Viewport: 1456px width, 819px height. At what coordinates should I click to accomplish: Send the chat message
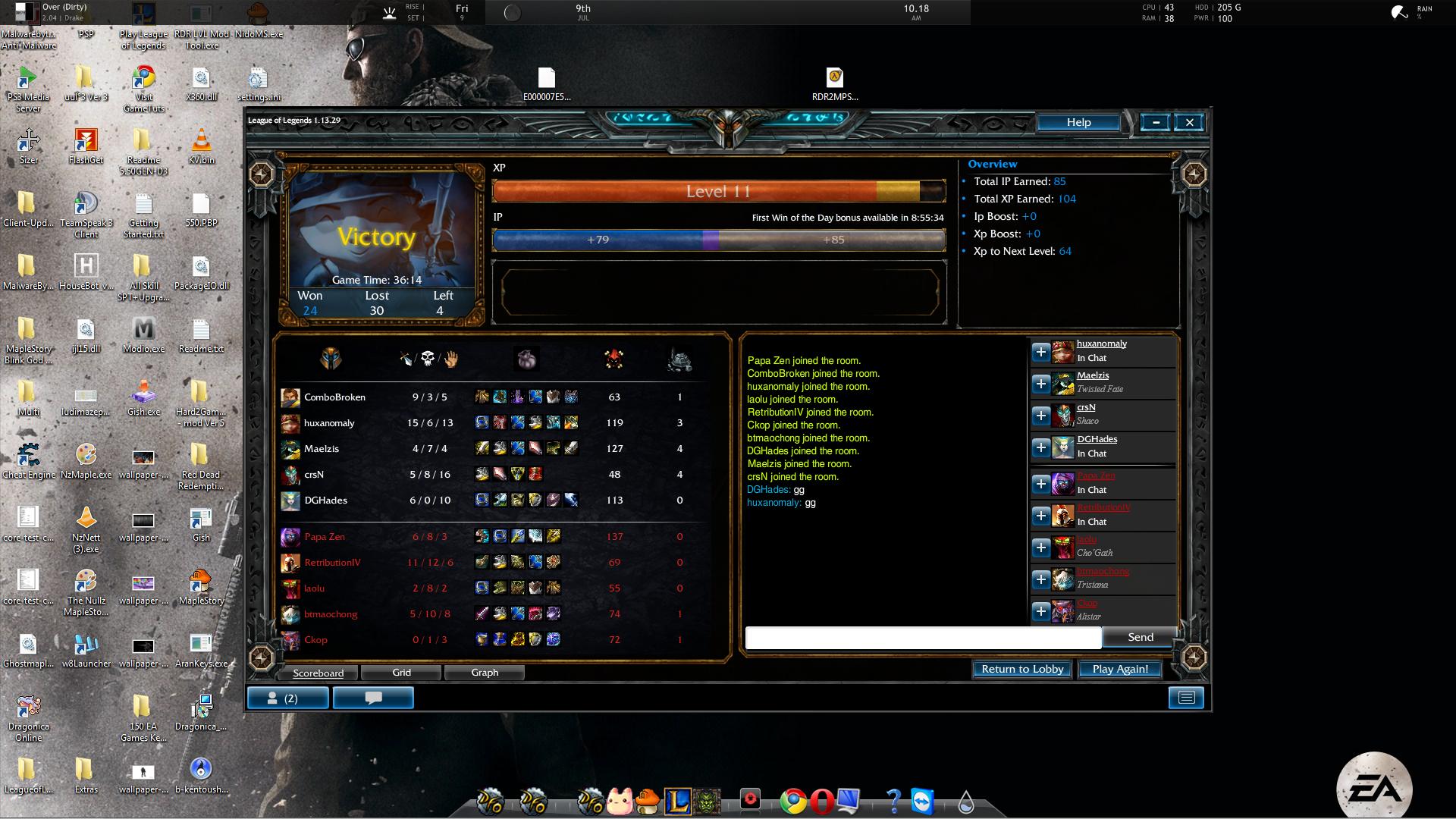pyautogui.click(x=1140, y=637)
